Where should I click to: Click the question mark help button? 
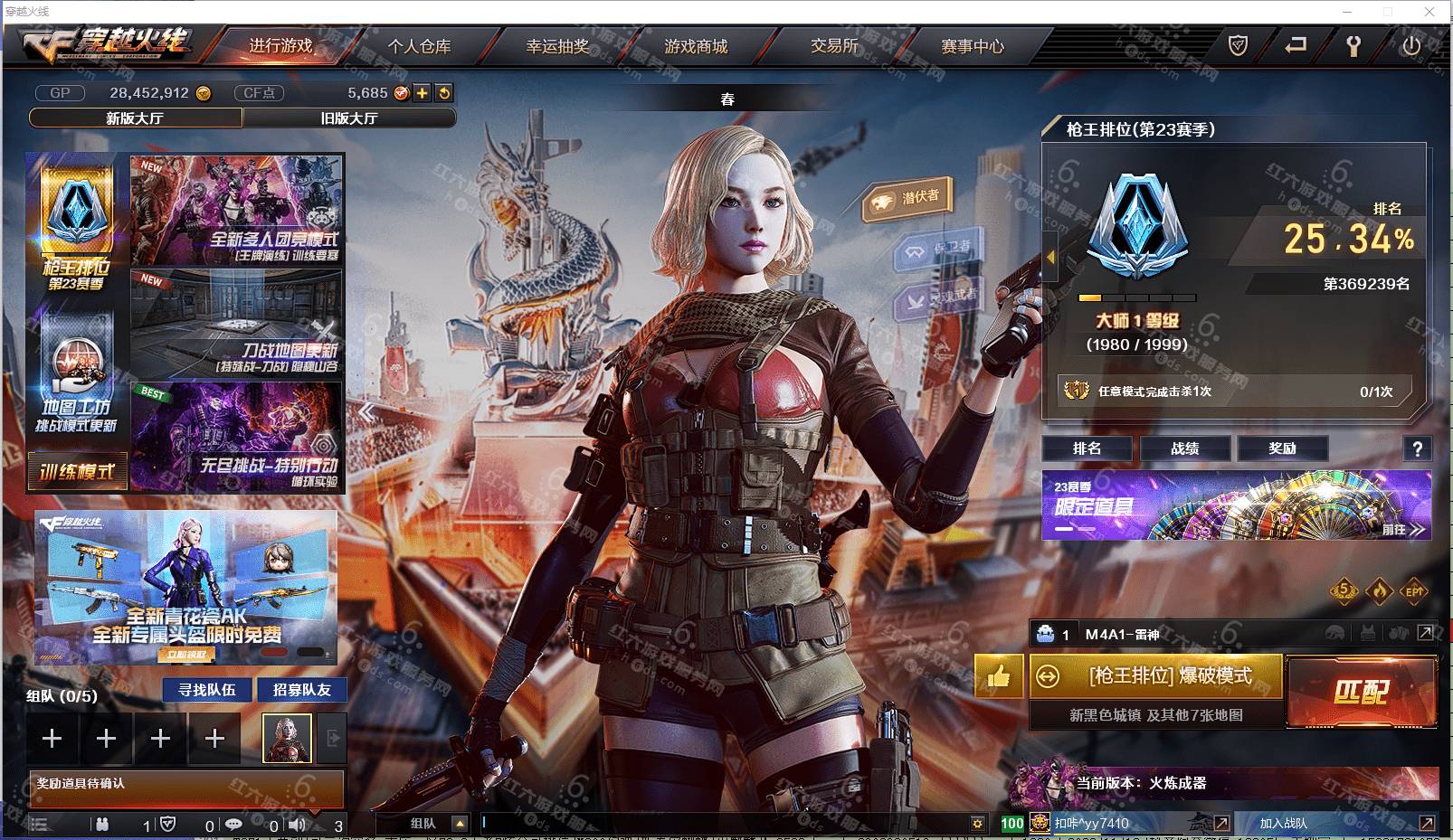(x=1417, y=448)
